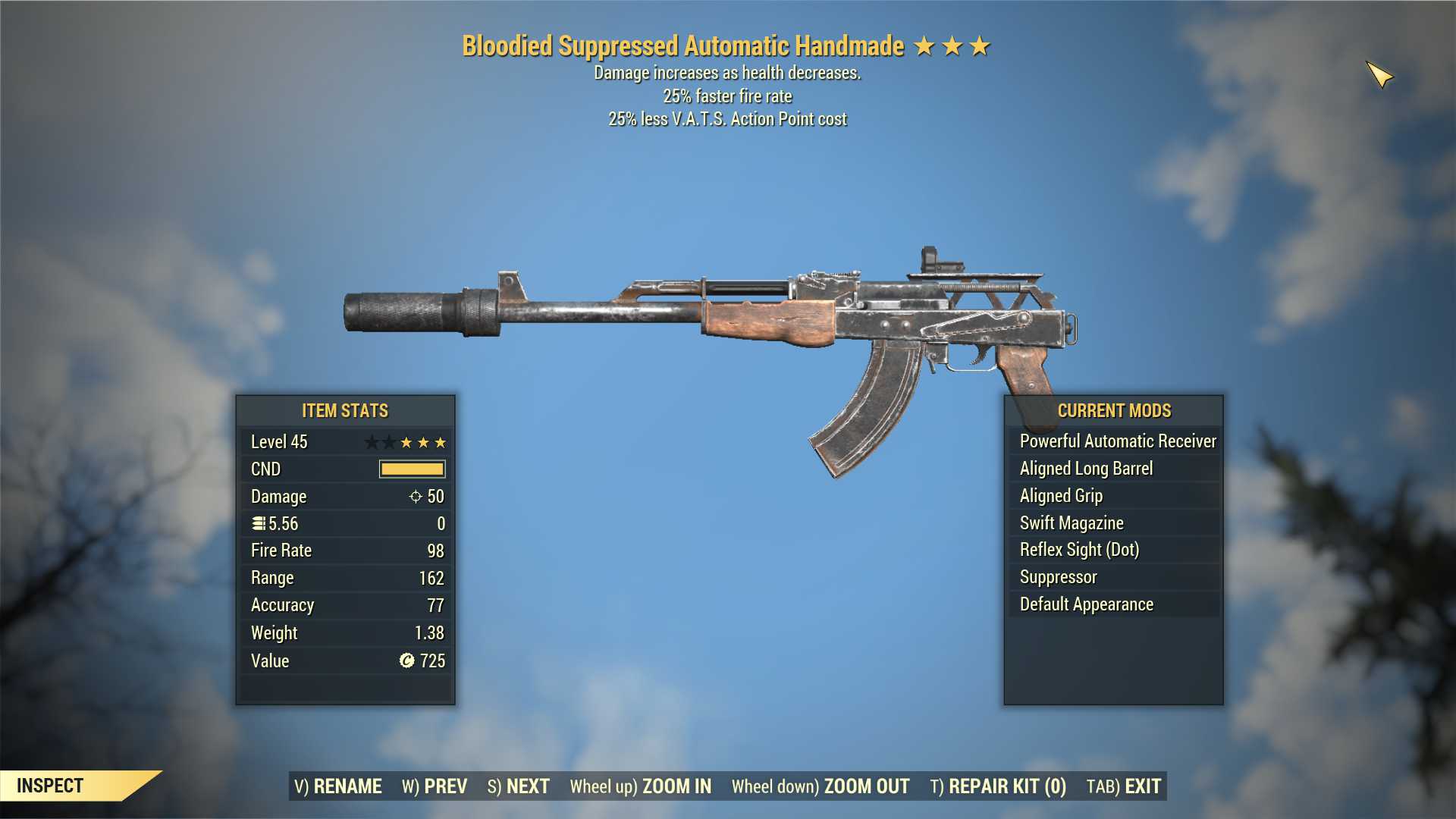1456x819 pixels.
Task: Select ZOOM OUT in the bottom bar
Action: click(821, 786)
